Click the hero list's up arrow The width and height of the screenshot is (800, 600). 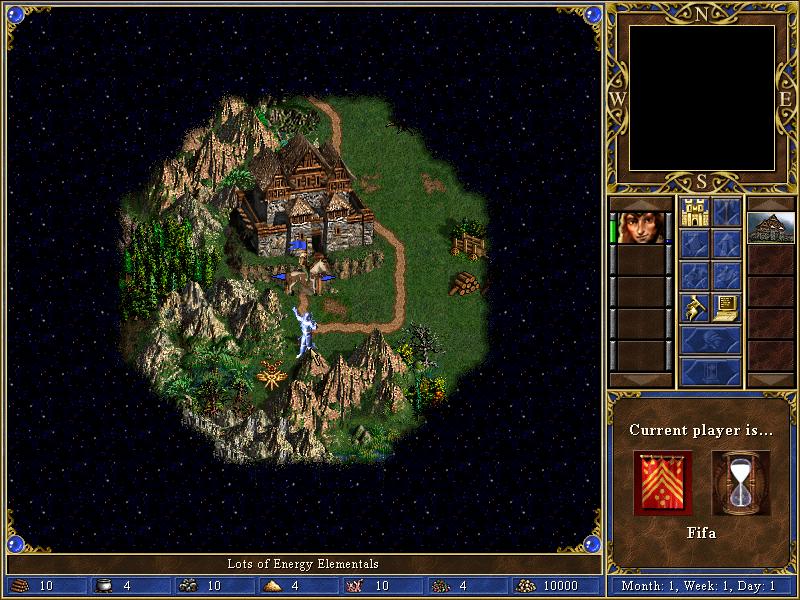coord(640,203)
